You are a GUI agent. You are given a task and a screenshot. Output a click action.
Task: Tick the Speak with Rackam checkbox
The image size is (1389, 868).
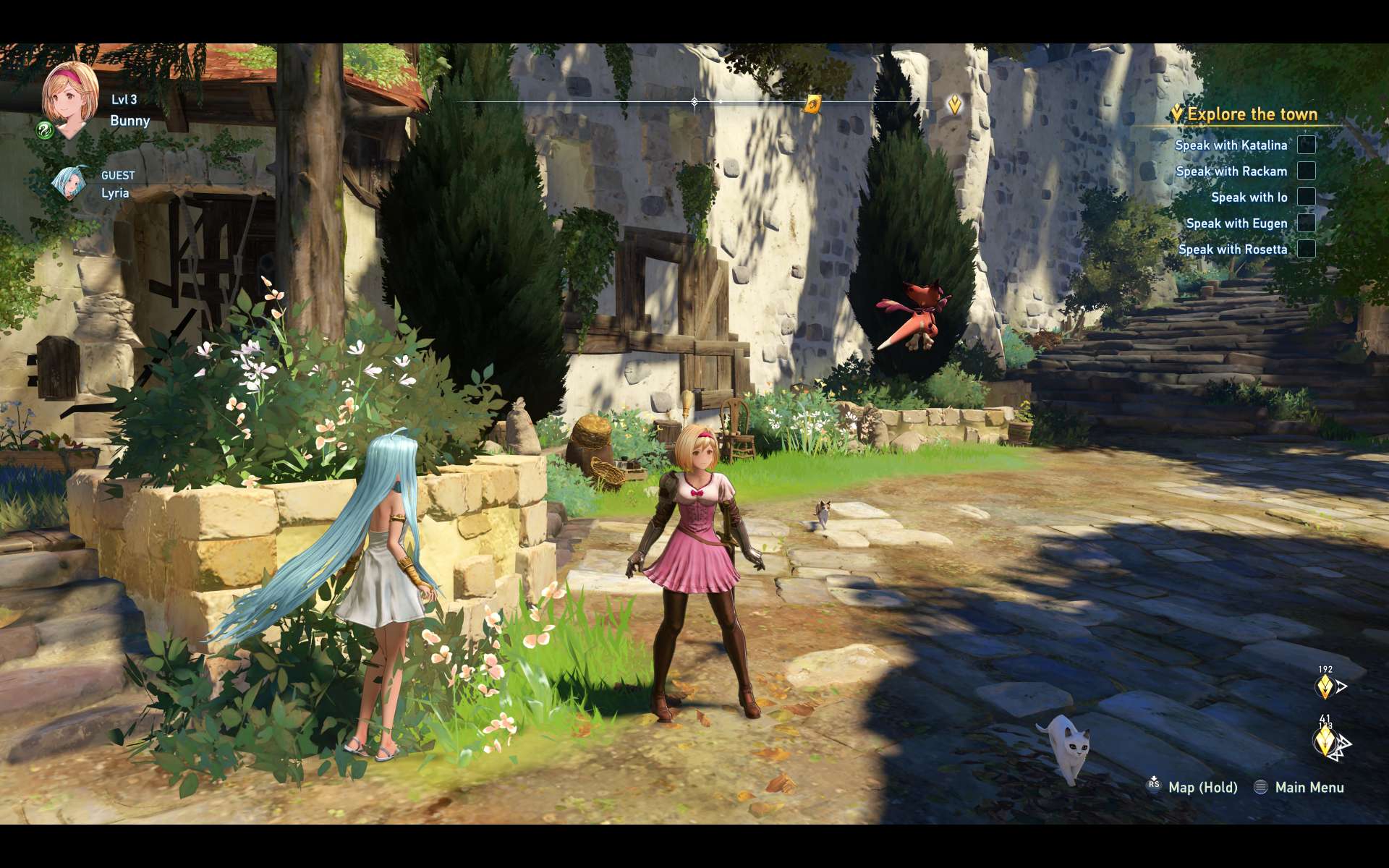pos(1306,171)
